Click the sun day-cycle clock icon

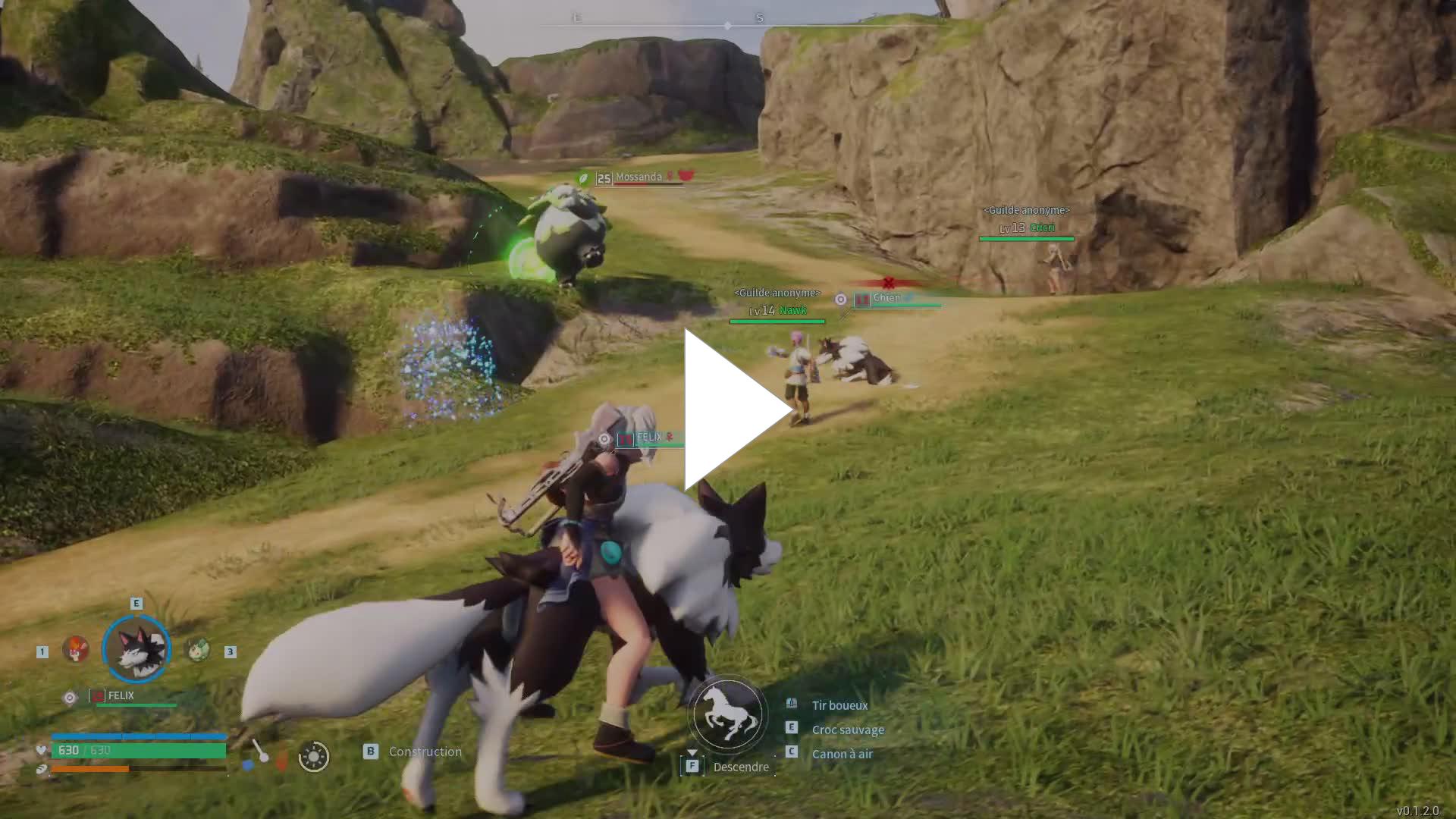click(x=314, y=756)
